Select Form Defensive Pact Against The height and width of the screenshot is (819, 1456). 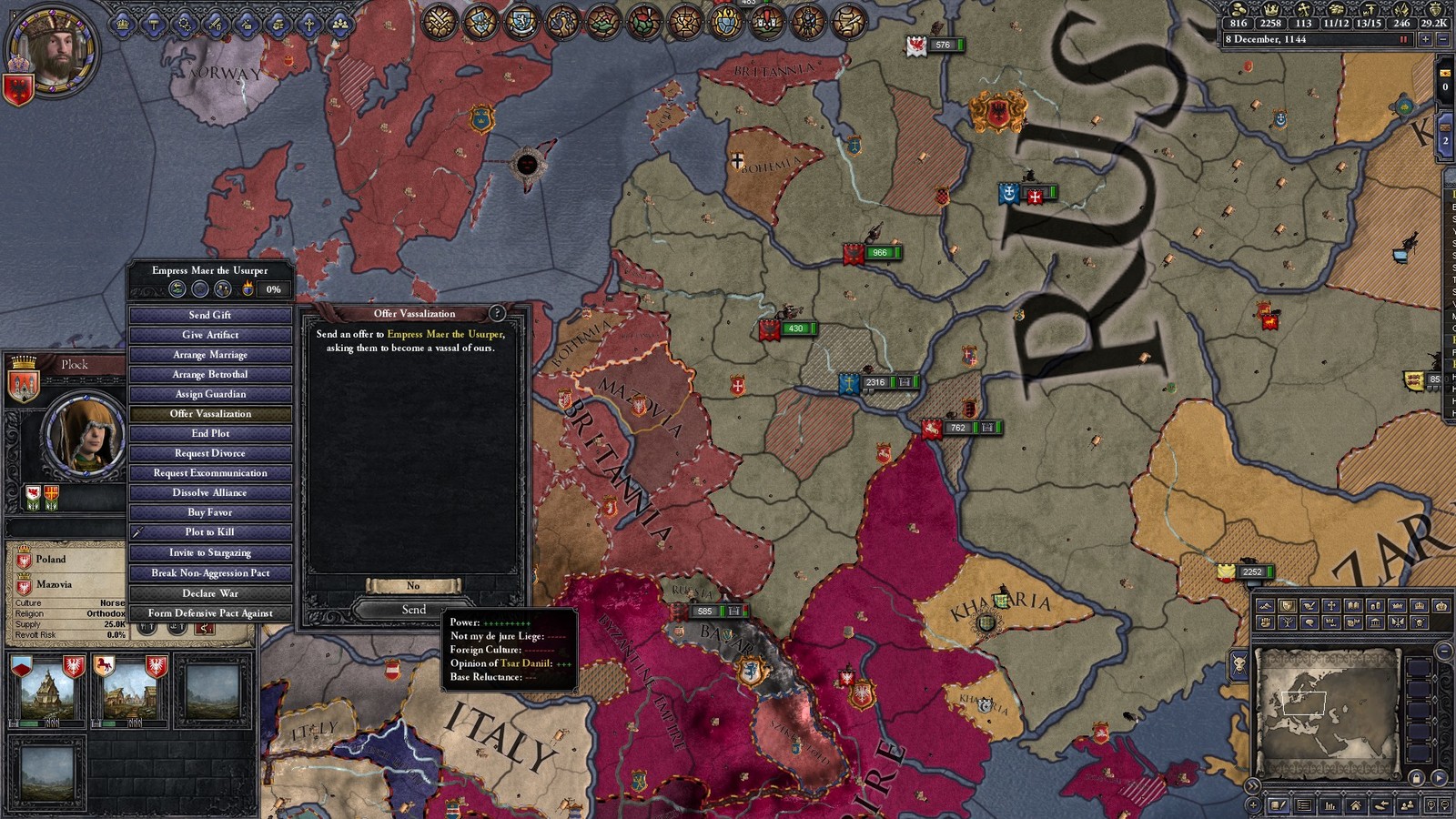point(210,613)
